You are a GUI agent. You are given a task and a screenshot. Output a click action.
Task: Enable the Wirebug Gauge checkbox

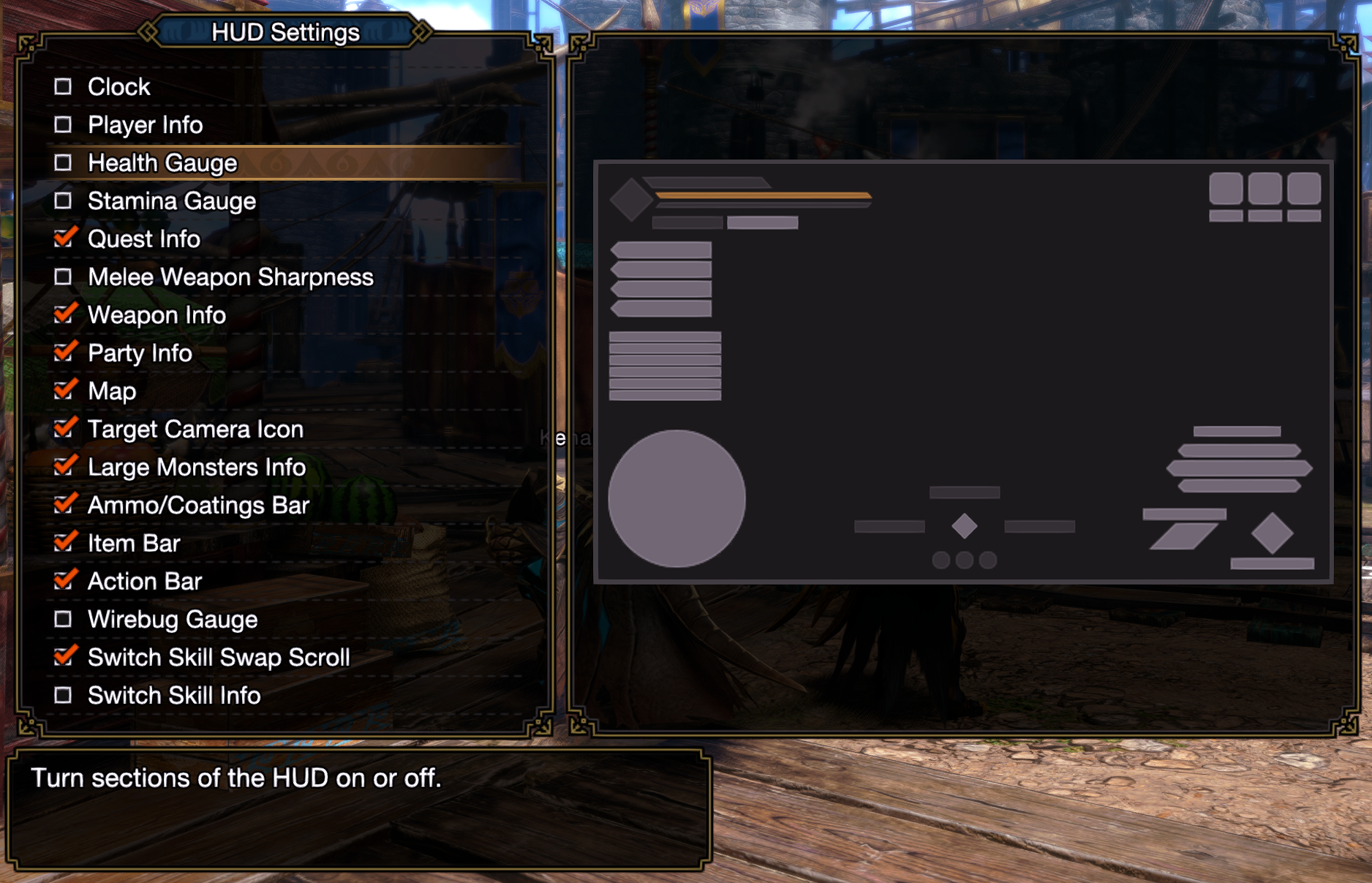(x=64, y=620)
